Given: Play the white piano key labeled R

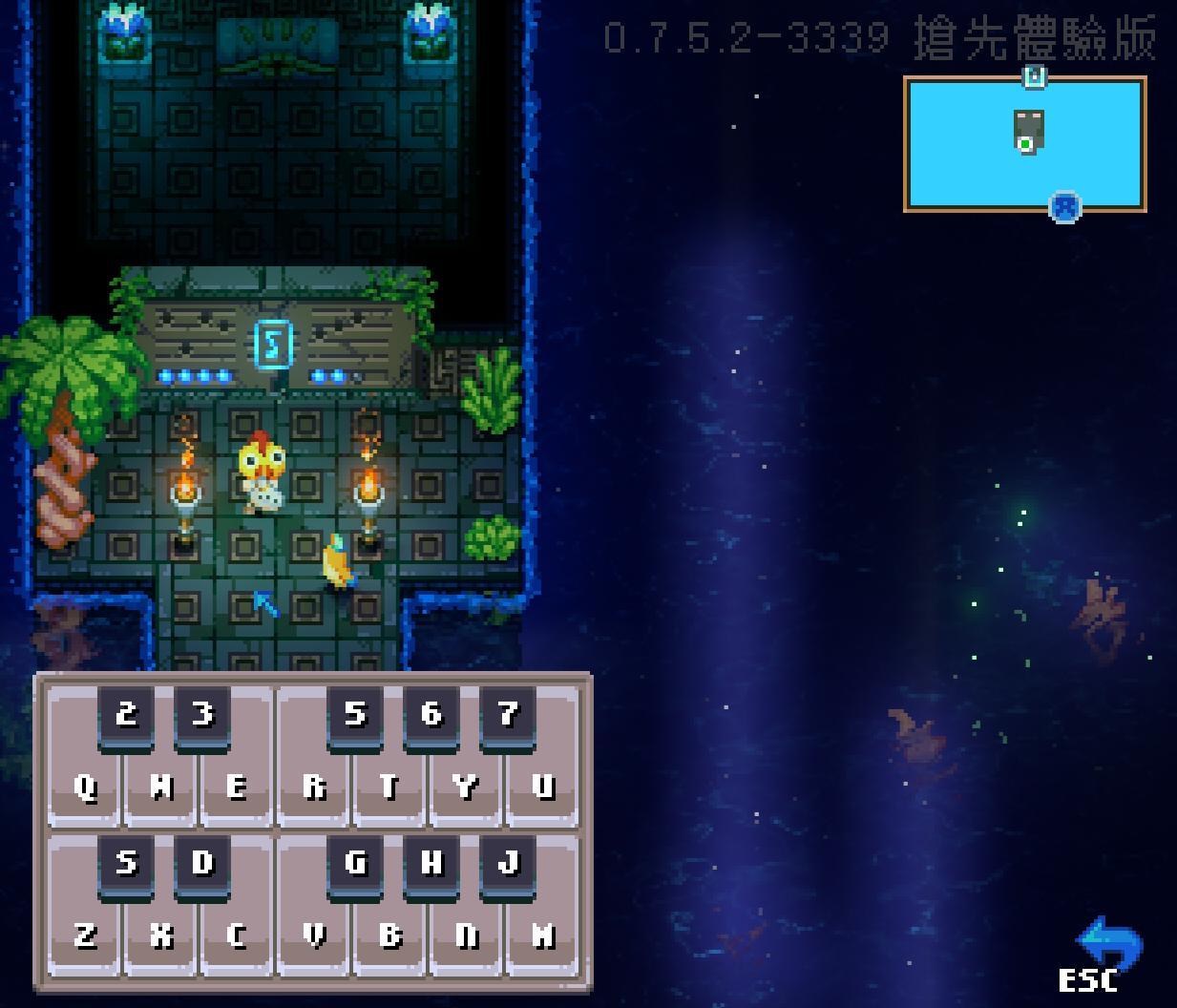Looking at the screenshot, I should tap(314, 788).
